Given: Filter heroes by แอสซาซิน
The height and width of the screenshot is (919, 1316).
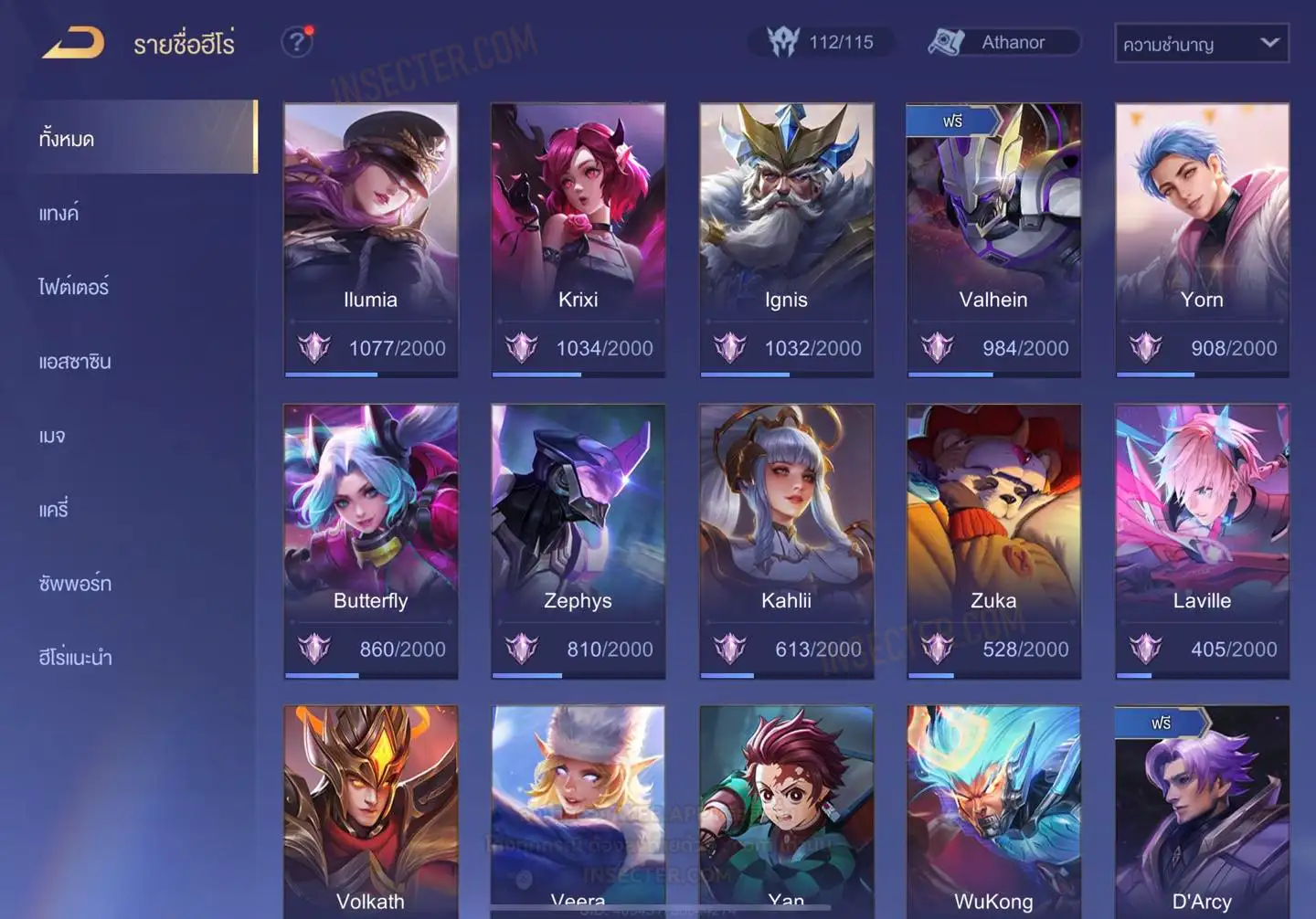Looking at the screenshot, I should (75, 362).
